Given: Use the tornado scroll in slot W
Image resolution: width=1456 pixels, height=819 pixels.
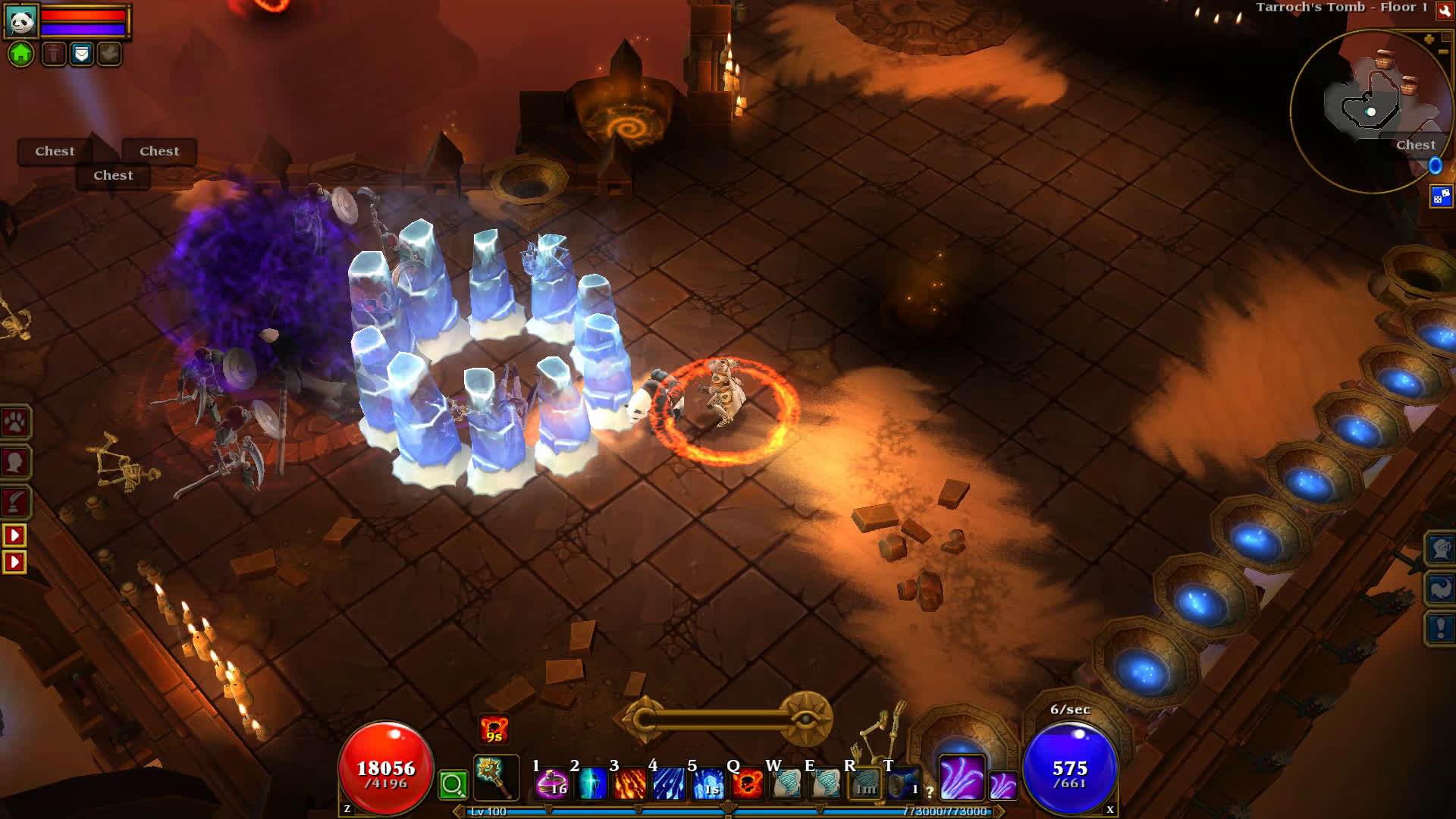Looking at the screenshot, I should 787,783.
